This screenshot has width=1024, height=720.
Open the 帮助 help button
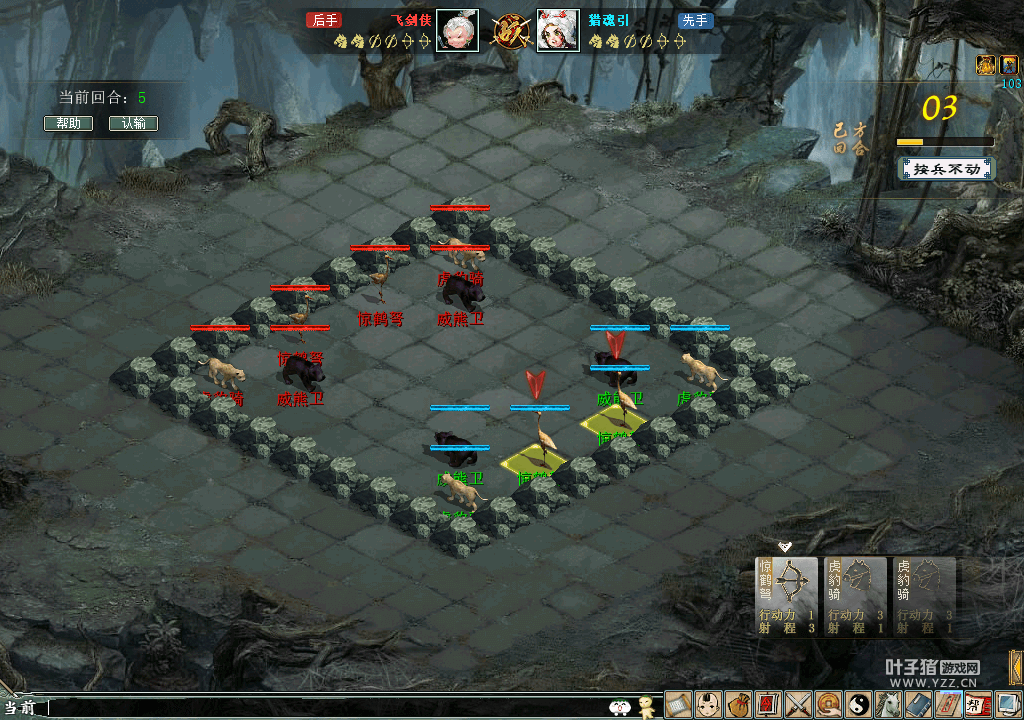[x=68, y=124]
